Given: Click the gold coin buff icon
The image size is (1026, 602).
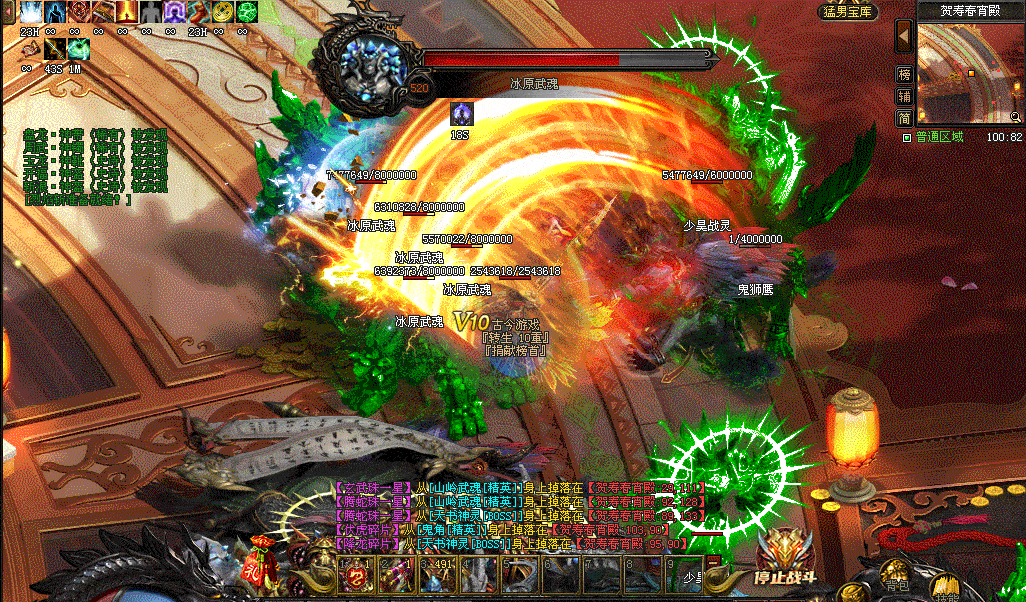Looking at the screenshot, I should click(x=223, y=12).
